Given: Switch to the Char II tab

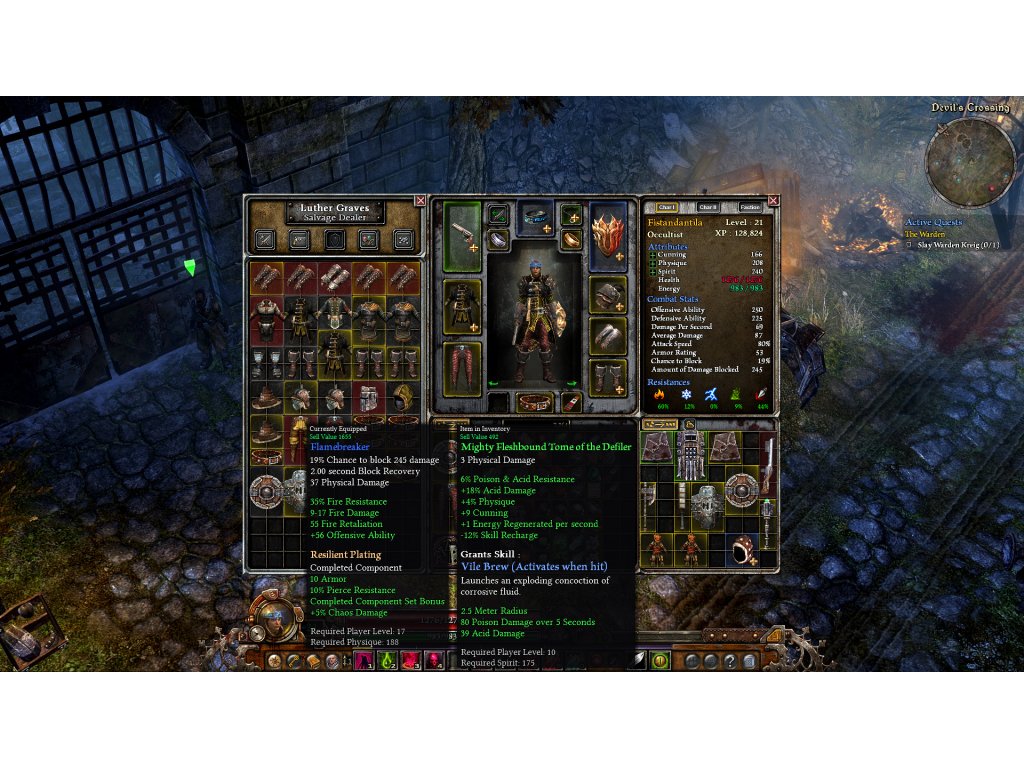Looking at the screenshot, I should tap(708, 207).
